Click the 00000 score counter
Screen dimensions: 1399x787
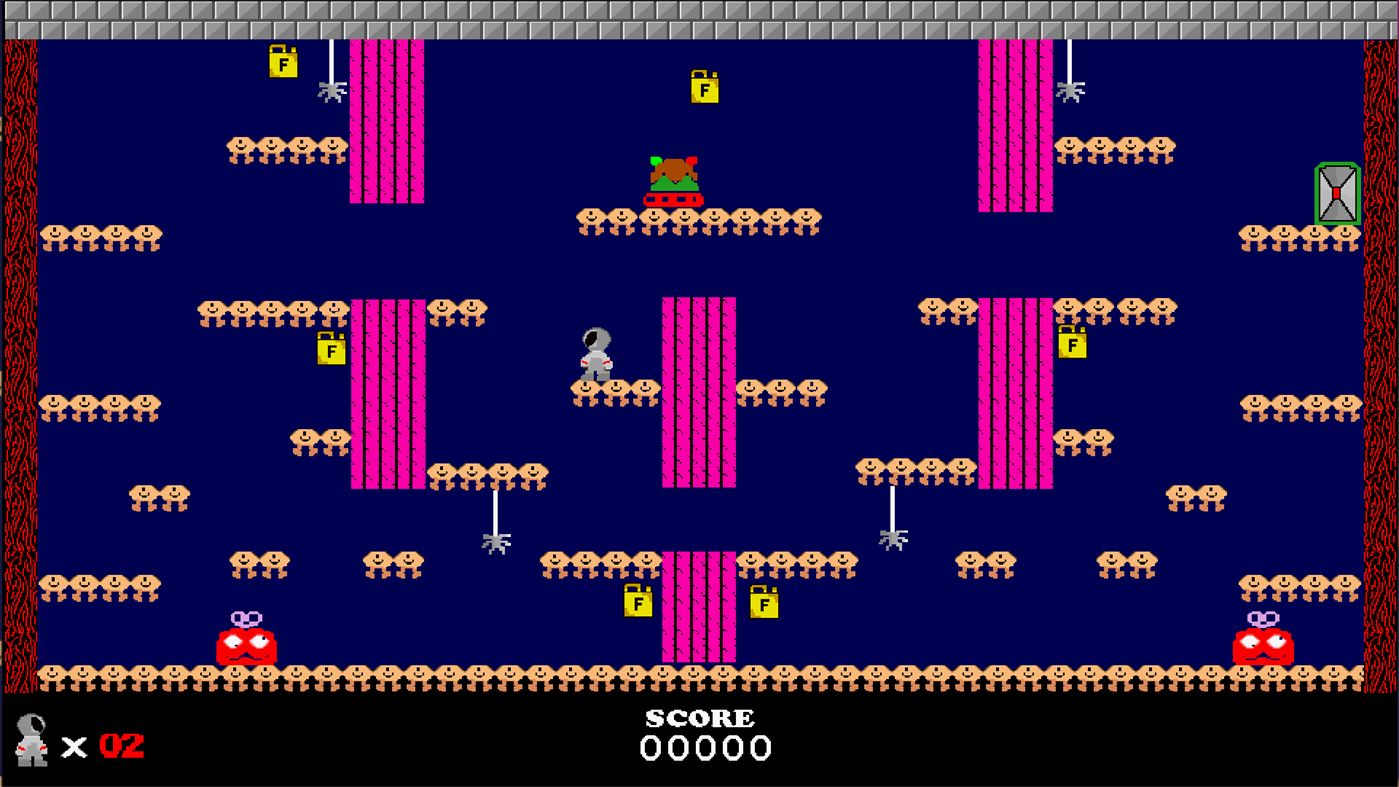tap(704, 747)
